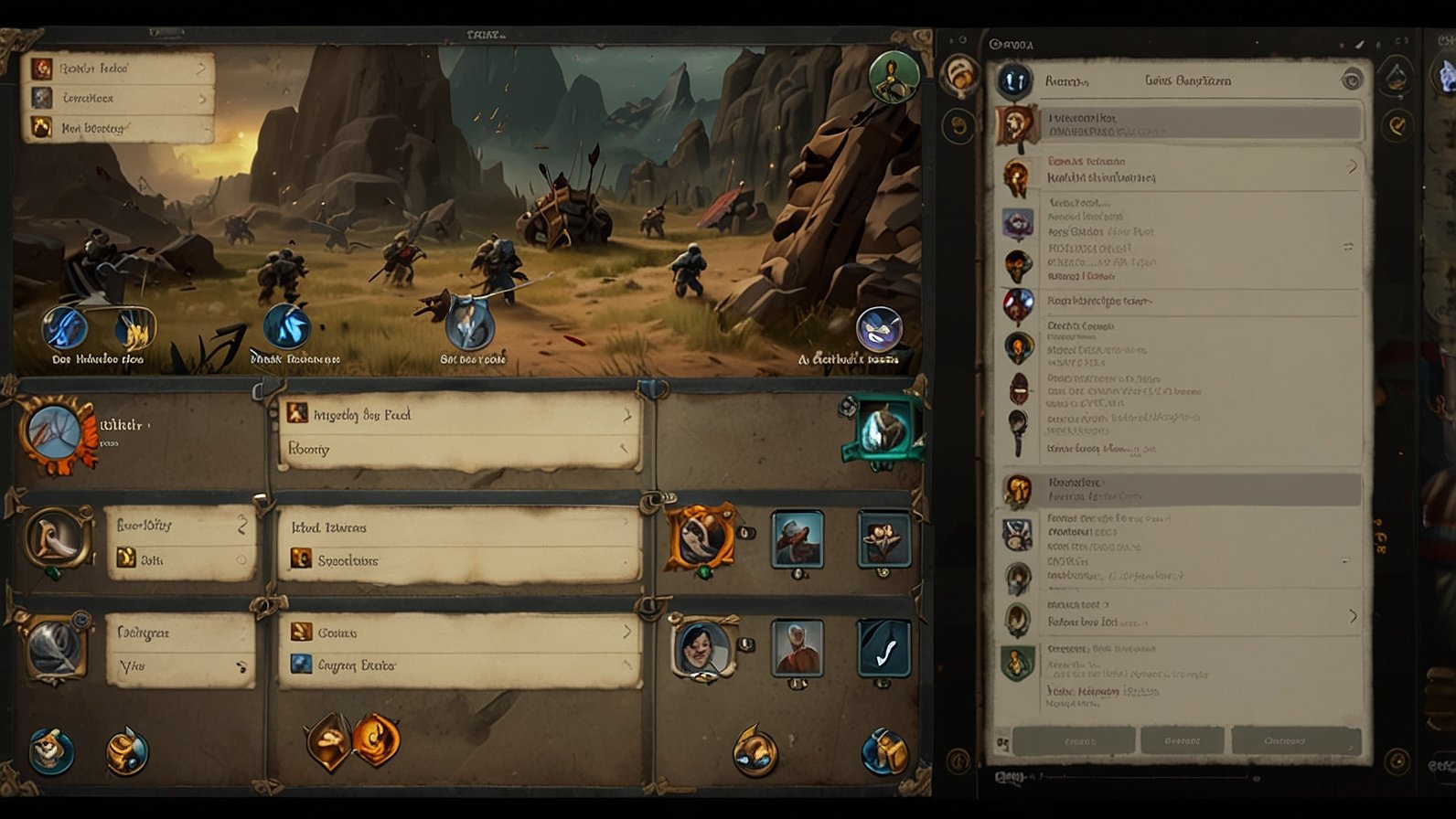Click the middle button at the side panel's bottom
Screen dimensions: 1456x819
click(x=1182, y=740)
